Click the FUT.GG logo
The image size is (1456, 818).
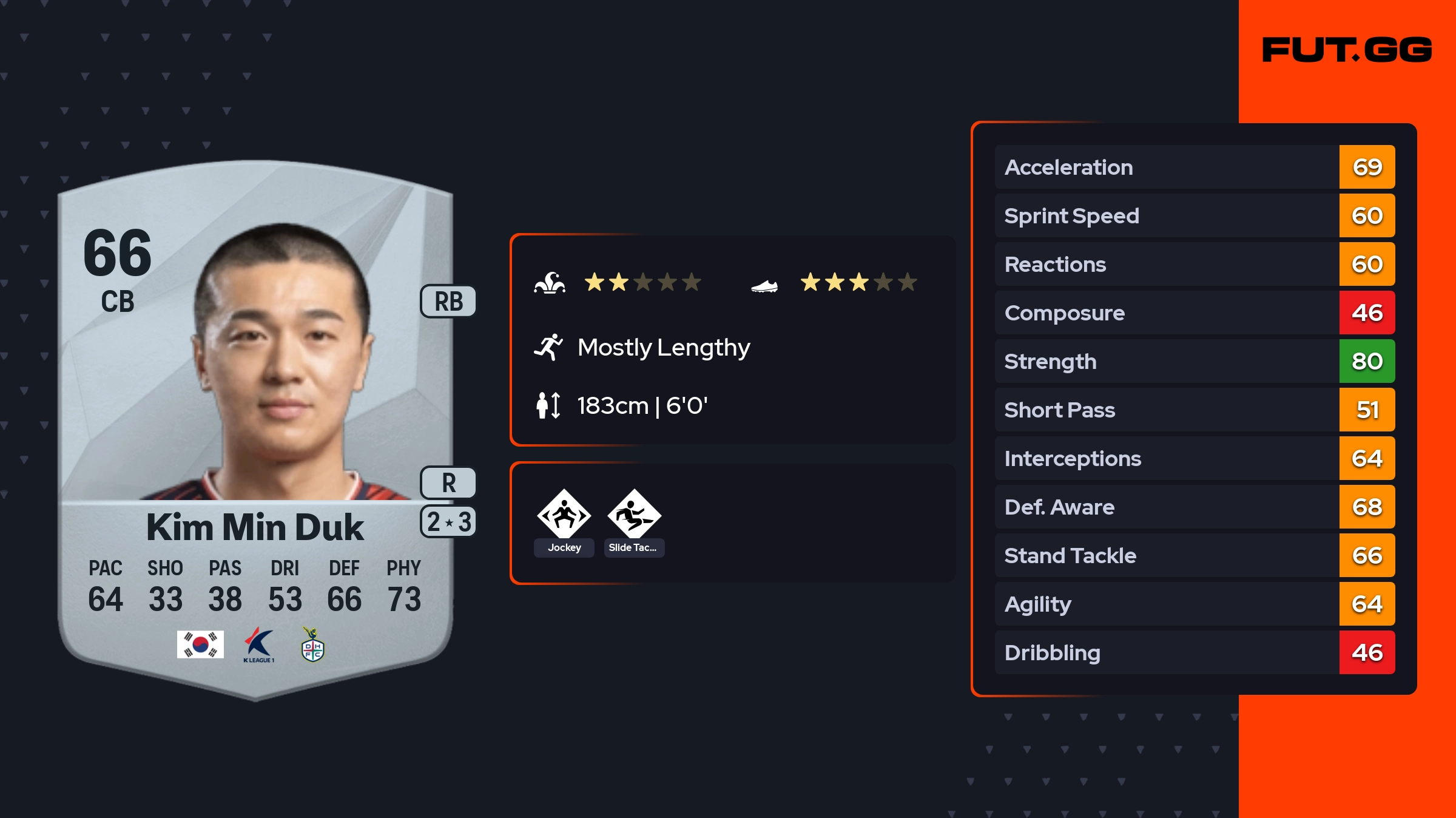click(x=1347, y=50)
